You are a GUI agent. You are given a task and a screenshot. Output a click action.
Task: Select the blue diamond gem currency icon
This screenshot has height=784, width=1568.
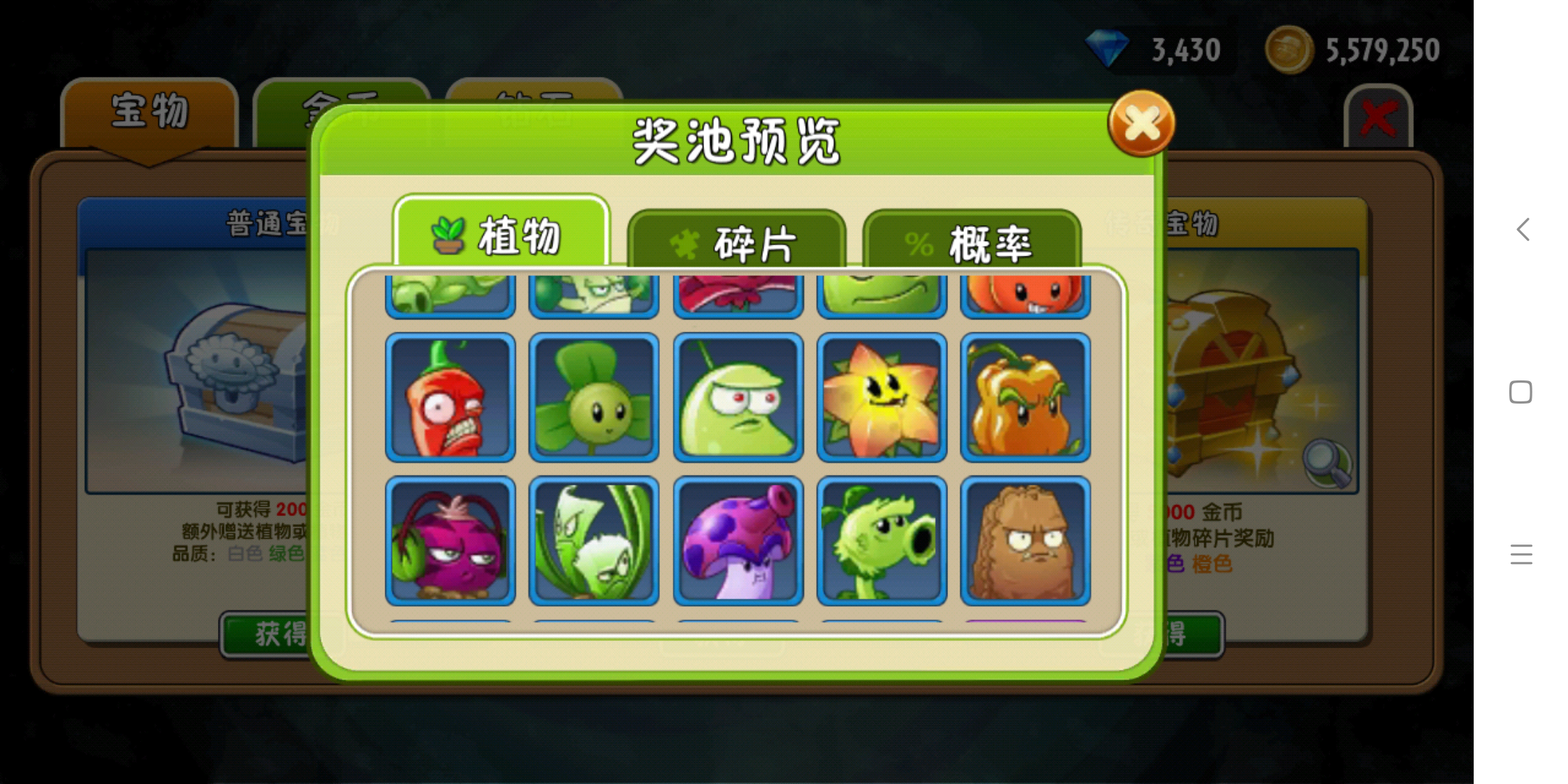point(1106,49)
